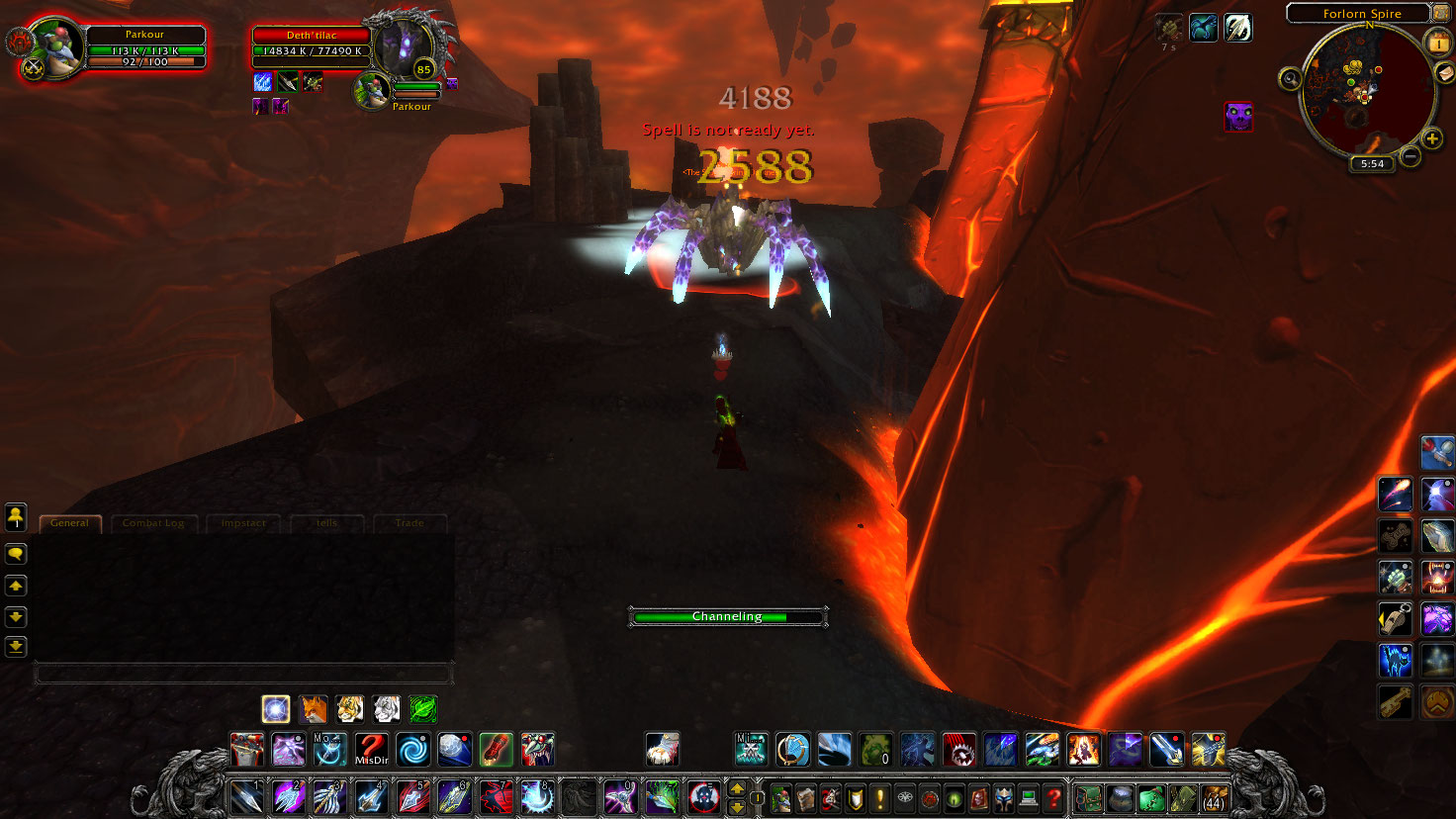Select the Deth'tilac target frame

point(312,43)
